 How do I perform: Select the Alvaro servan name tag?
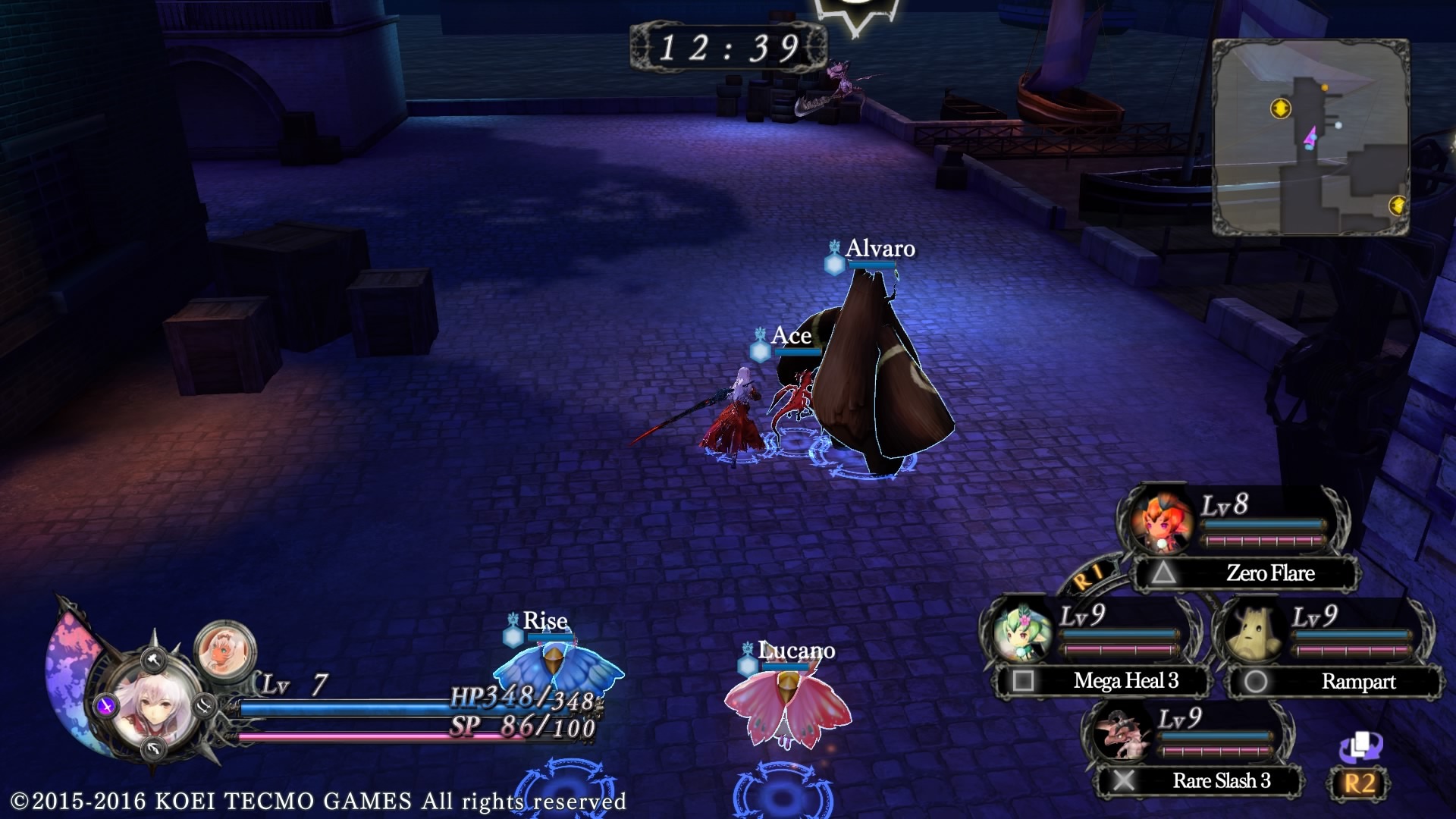click(880, 249)
